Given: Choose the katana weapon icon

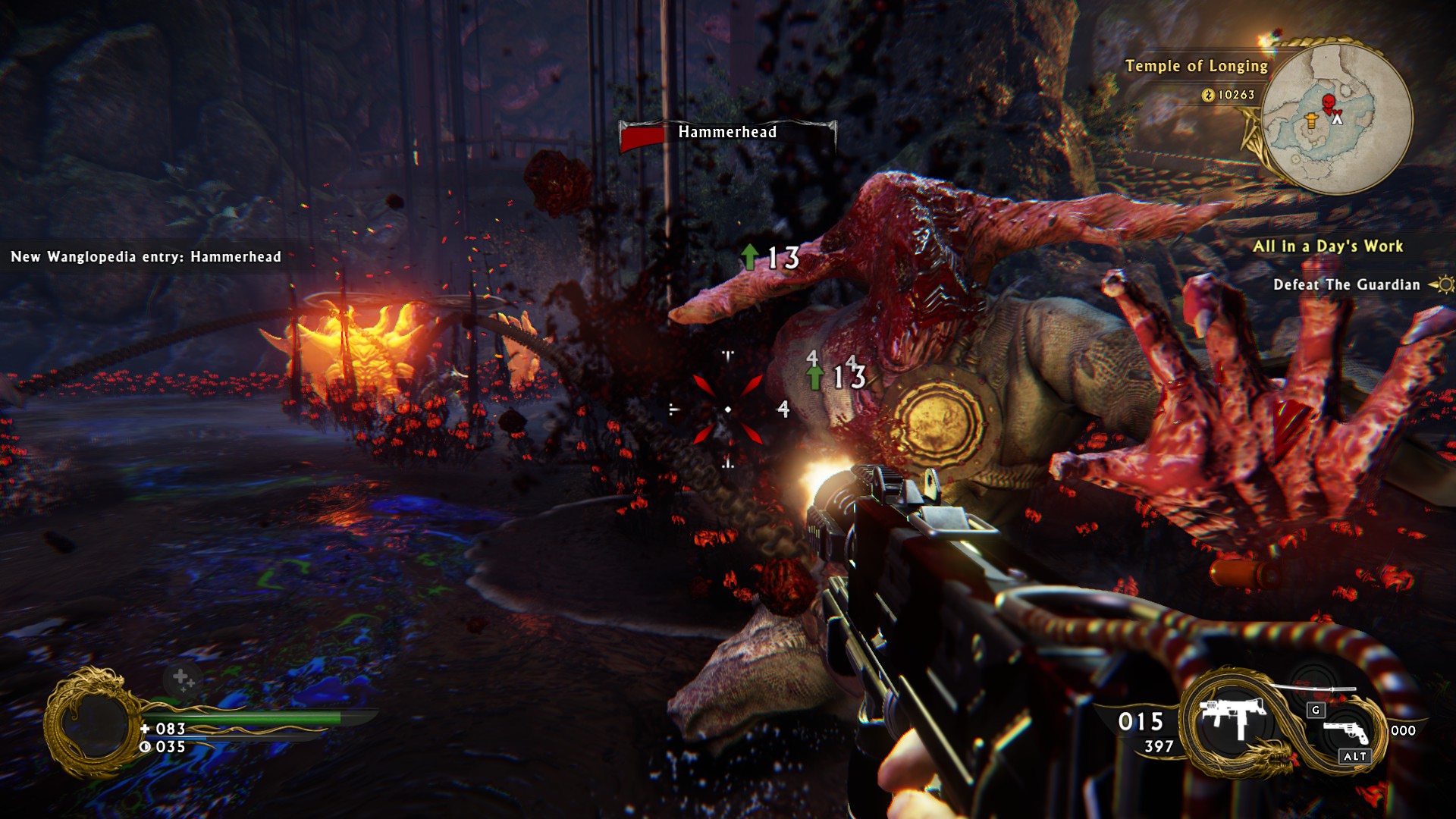Looking at the screenshot, I should pos(1313,689).
